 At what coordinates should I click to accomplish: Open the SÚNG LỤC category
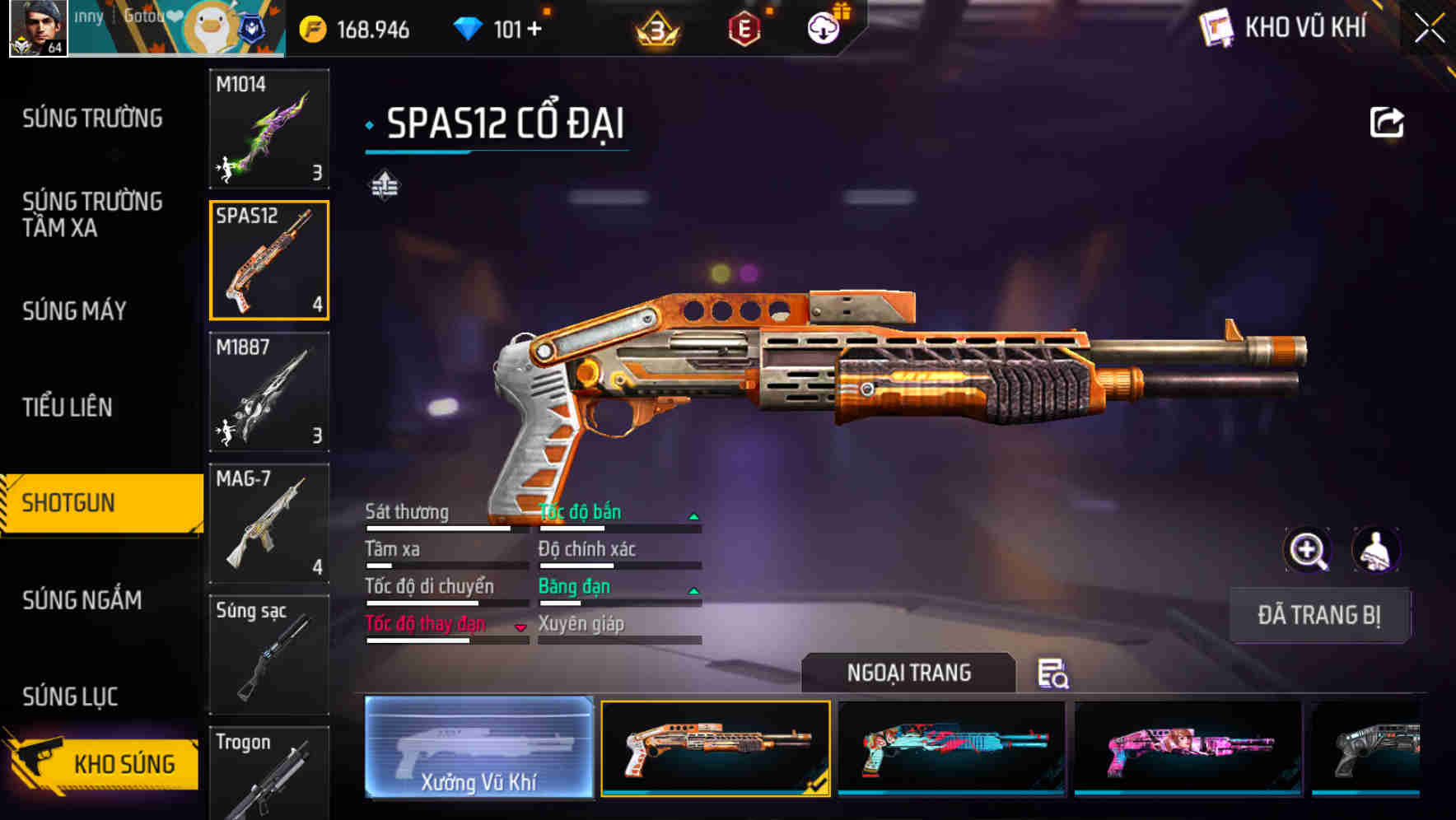tap(70, 697)
